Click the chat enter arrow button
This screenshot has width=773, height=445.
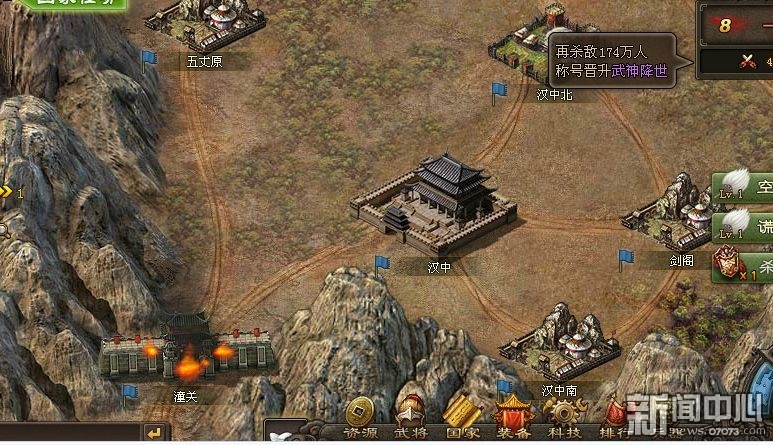click(x=153, y=432)
